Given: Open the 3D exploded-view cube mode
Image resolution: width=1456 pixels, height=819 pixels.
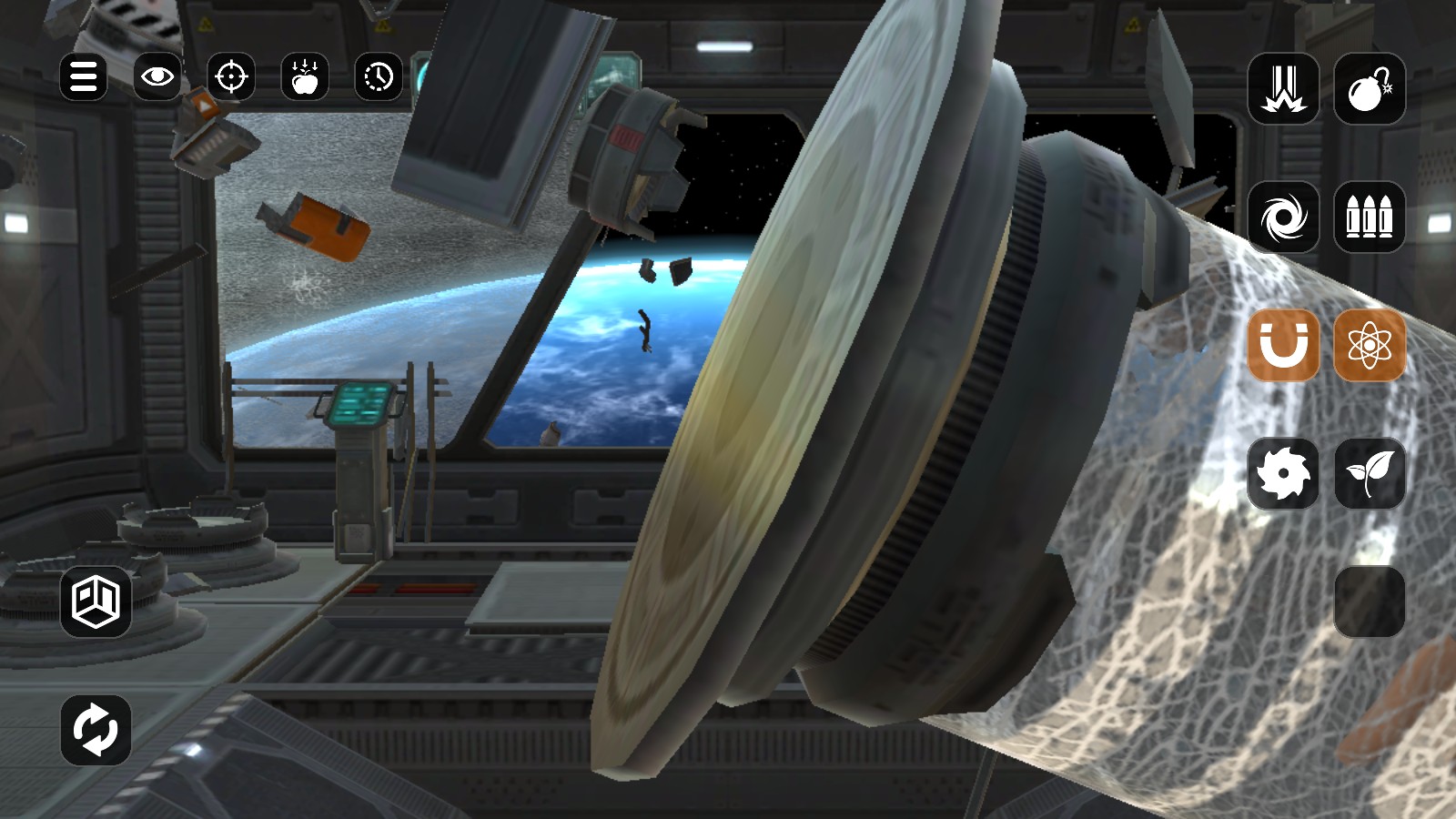Looking at the screenshot, I should 94,601.
